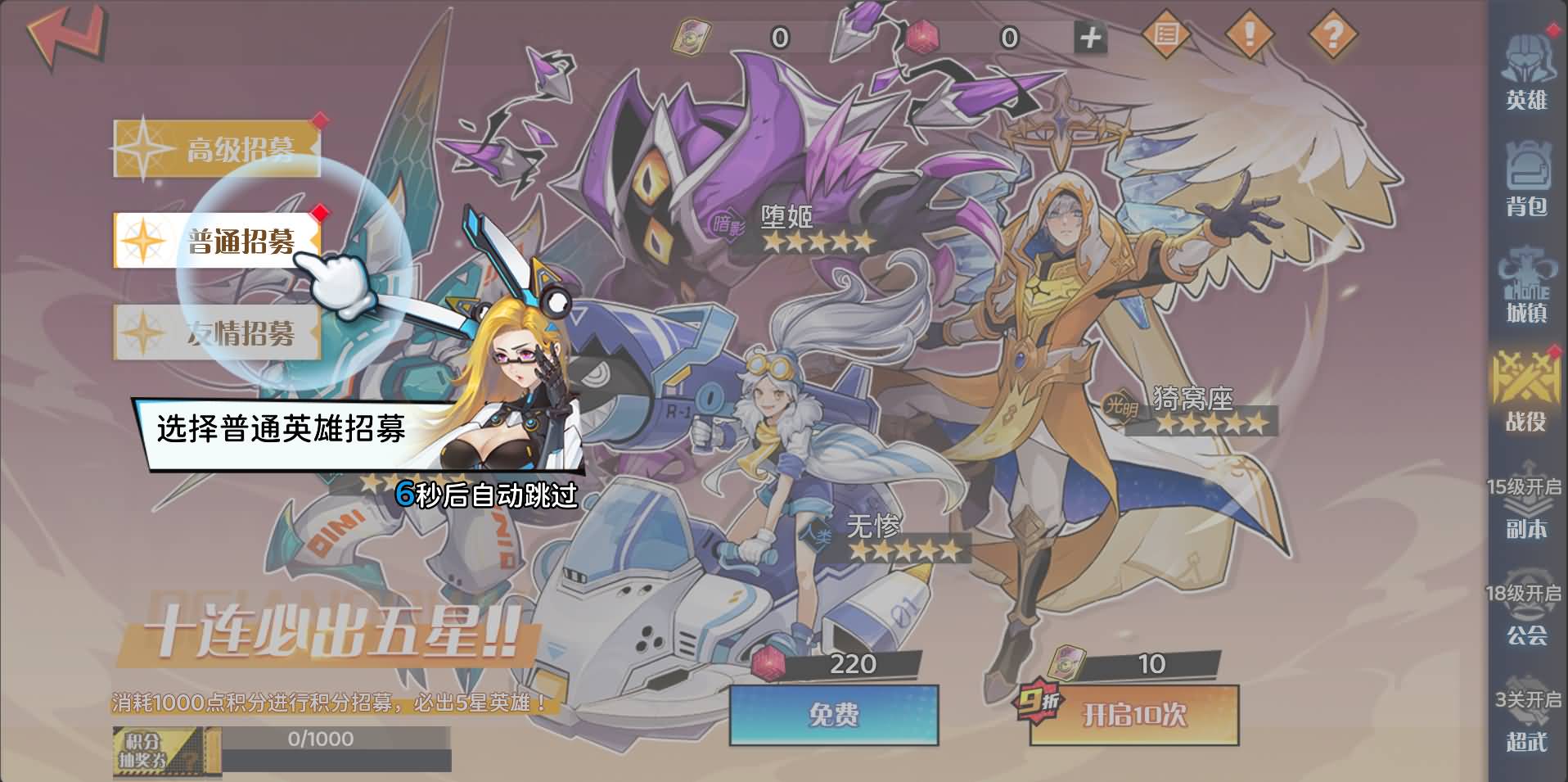Open notices with the exclamation icon
Image resolution: width=1568 pixels, height=782 pixels.
pos(1250,34)
